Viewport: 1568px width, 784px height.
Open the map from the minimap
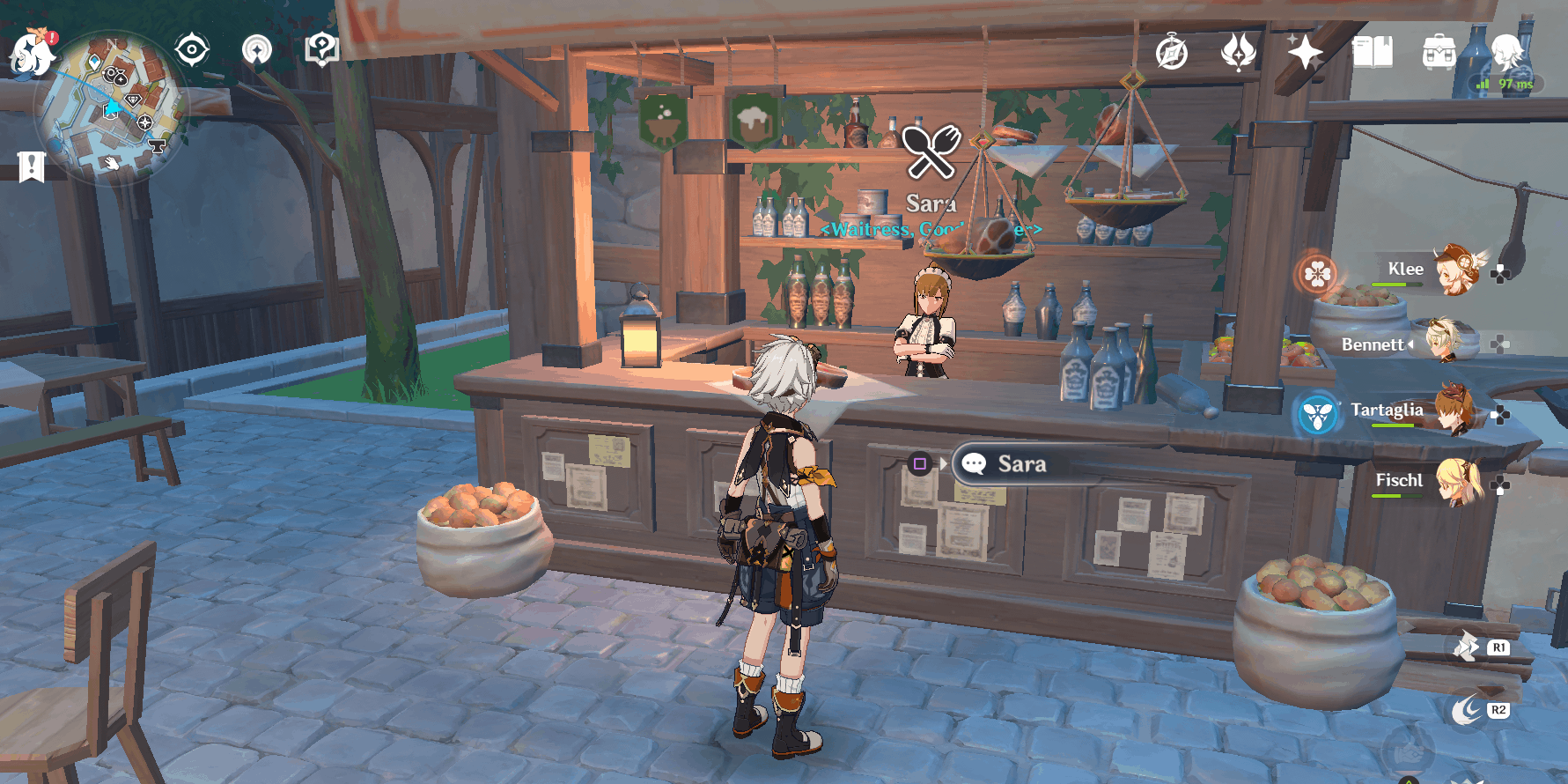tap(110, 110)
